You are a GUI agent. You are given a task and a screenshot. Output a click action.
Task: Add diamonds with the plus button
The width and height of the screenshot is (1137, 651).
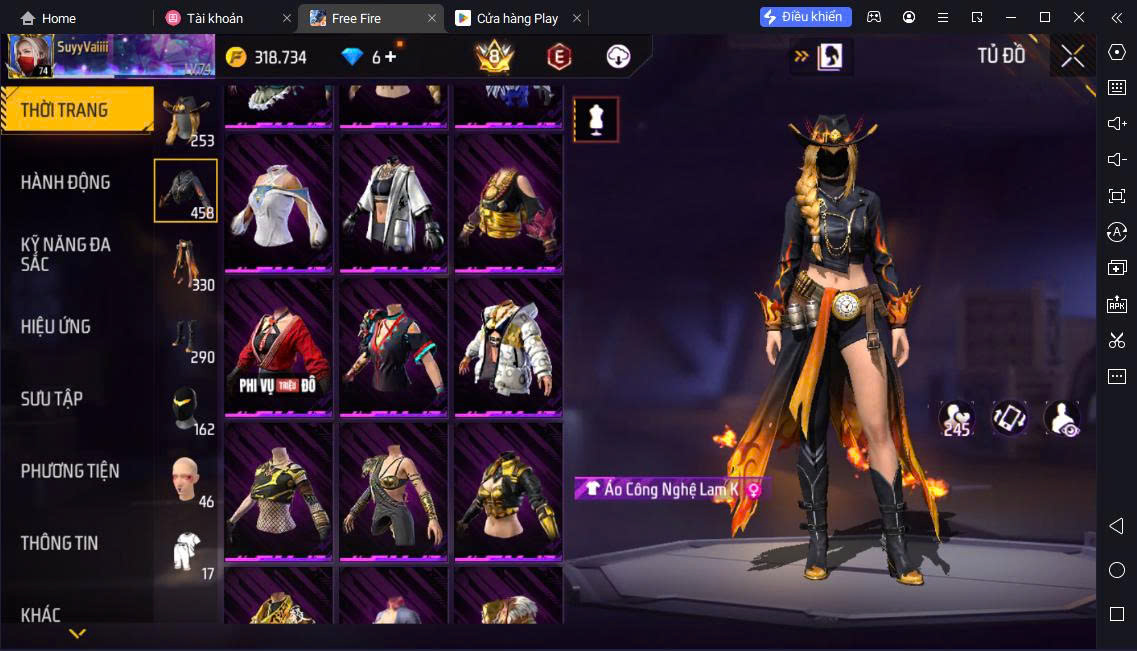(x=390, y=57)
